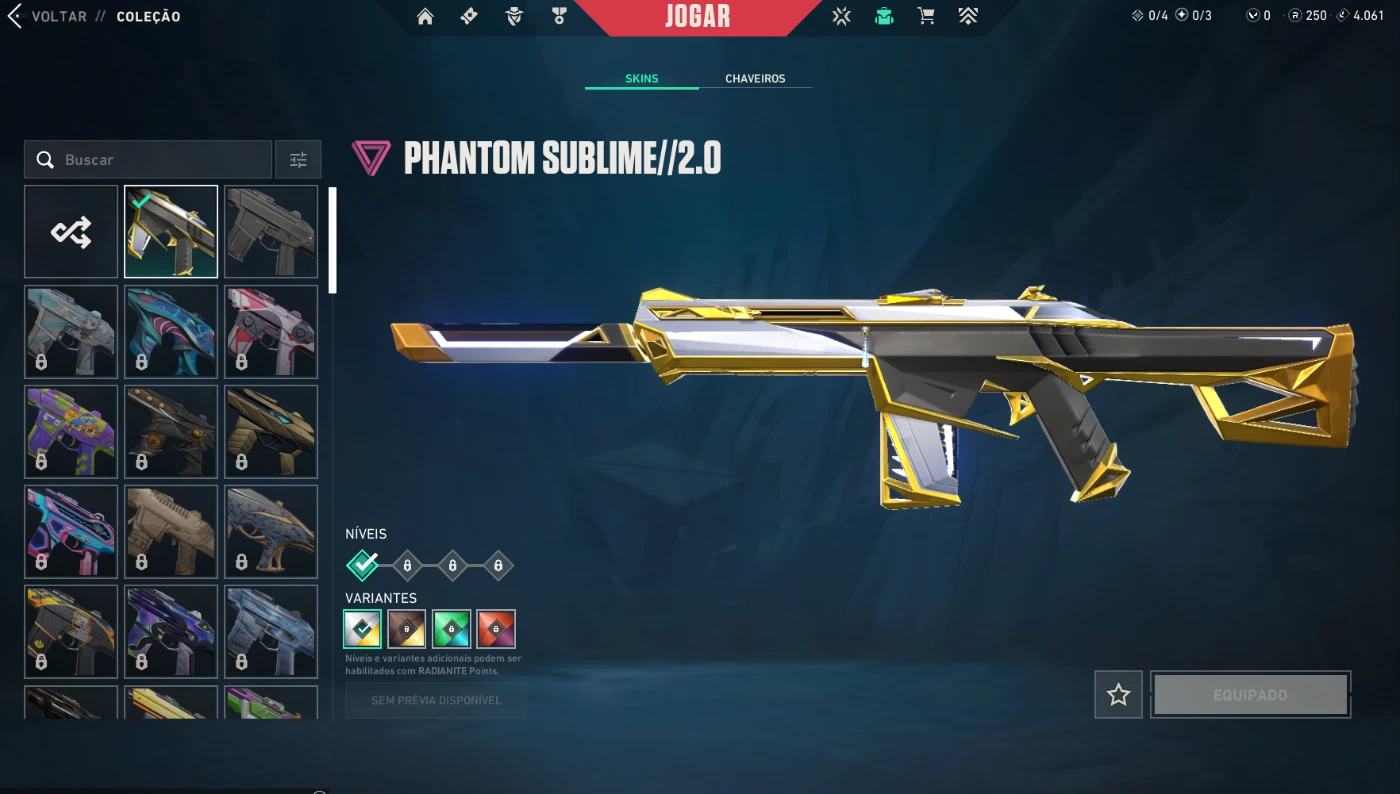
Task: Select the first unlocked level diamond
Action: pyautogui.click(x=362, y=566)
